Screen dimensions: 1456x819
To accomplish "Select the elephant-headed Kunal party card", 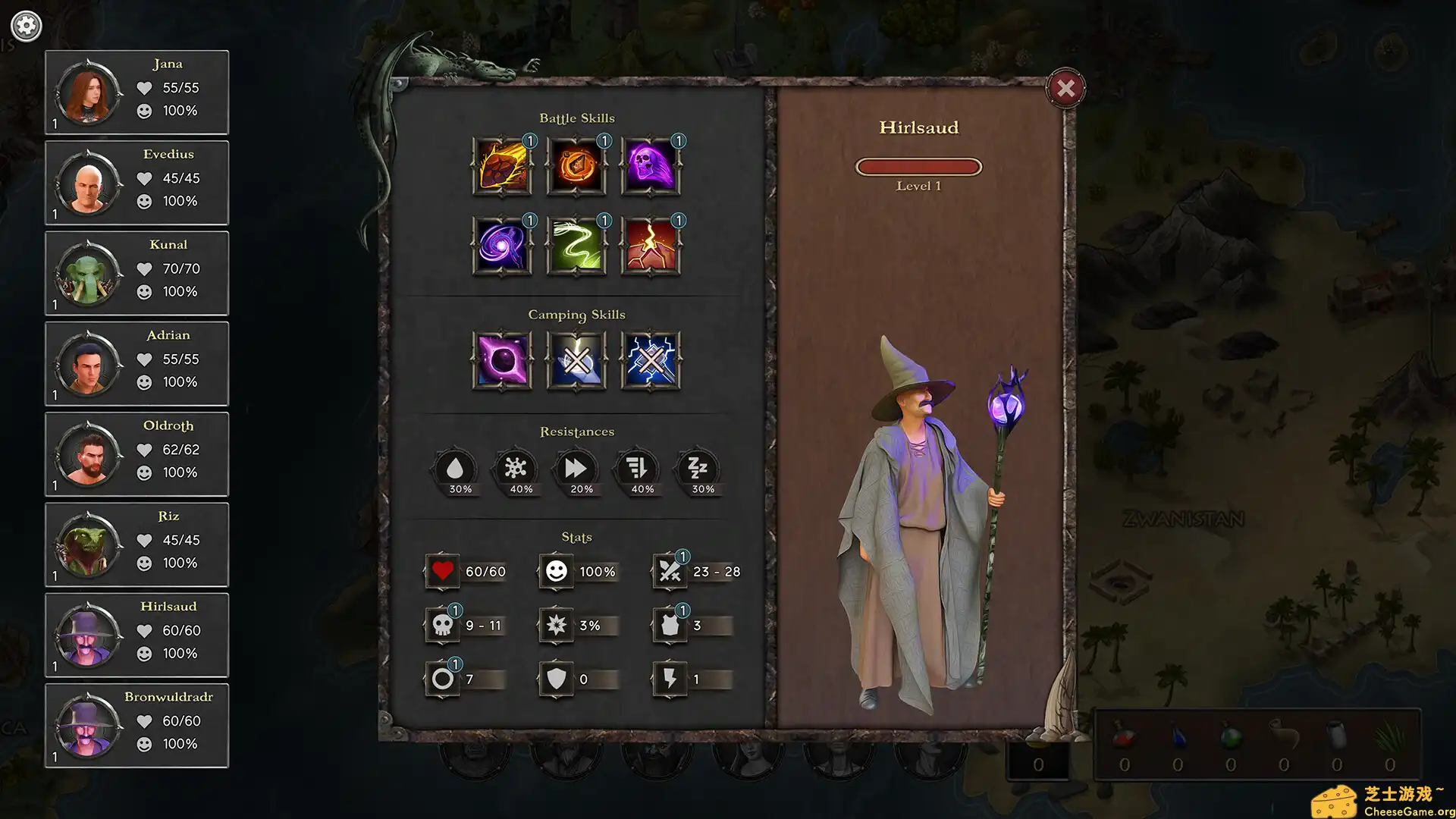I will point(136,273).
